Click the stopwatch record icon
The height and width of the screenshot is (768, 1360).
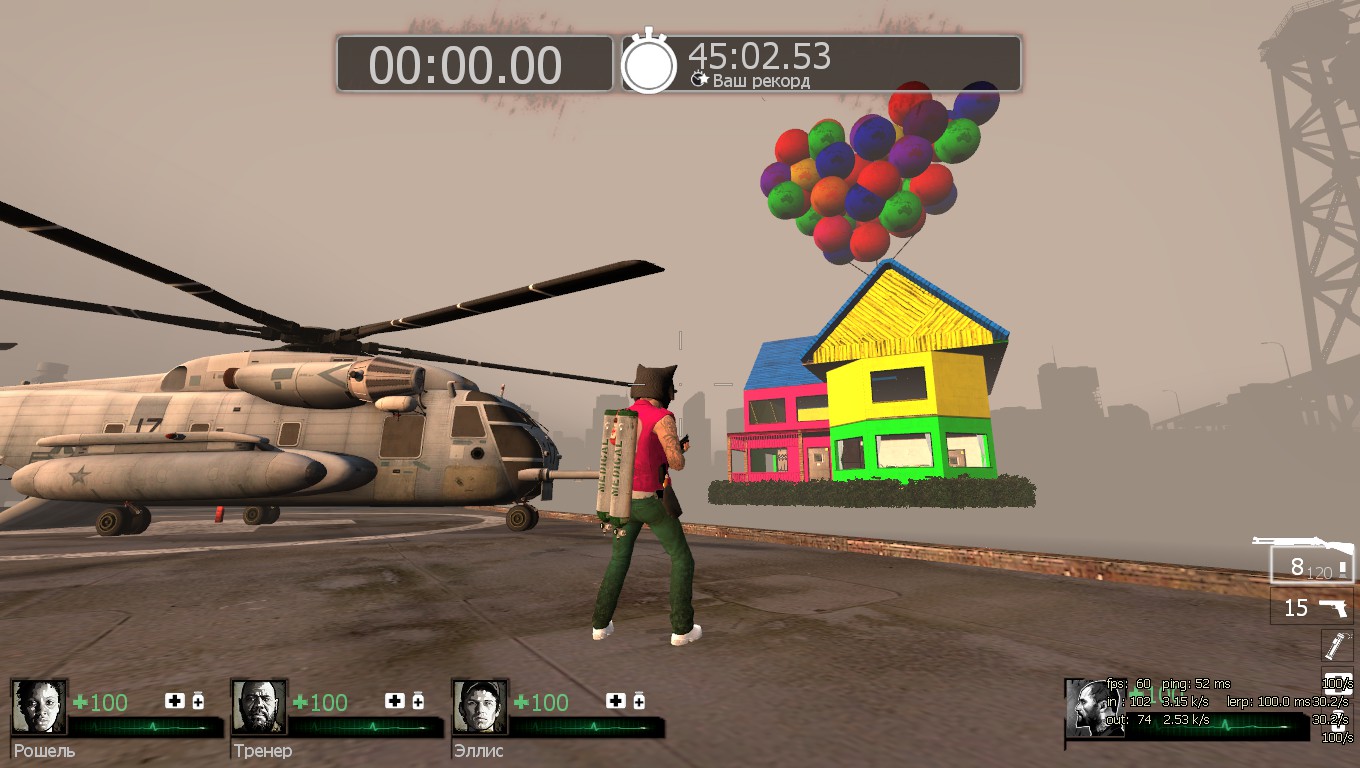coord(649,64)
